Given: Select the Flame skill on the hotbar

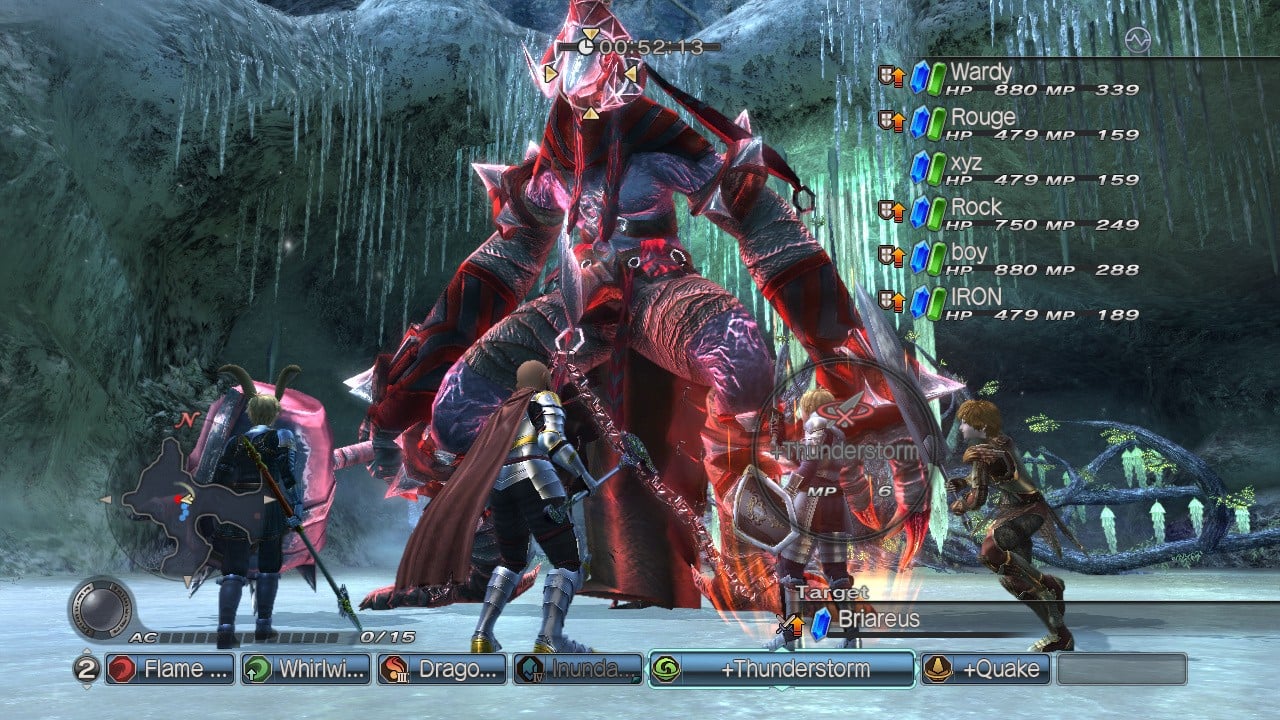Looking at the screenshot, I should [x=169, y=669].
